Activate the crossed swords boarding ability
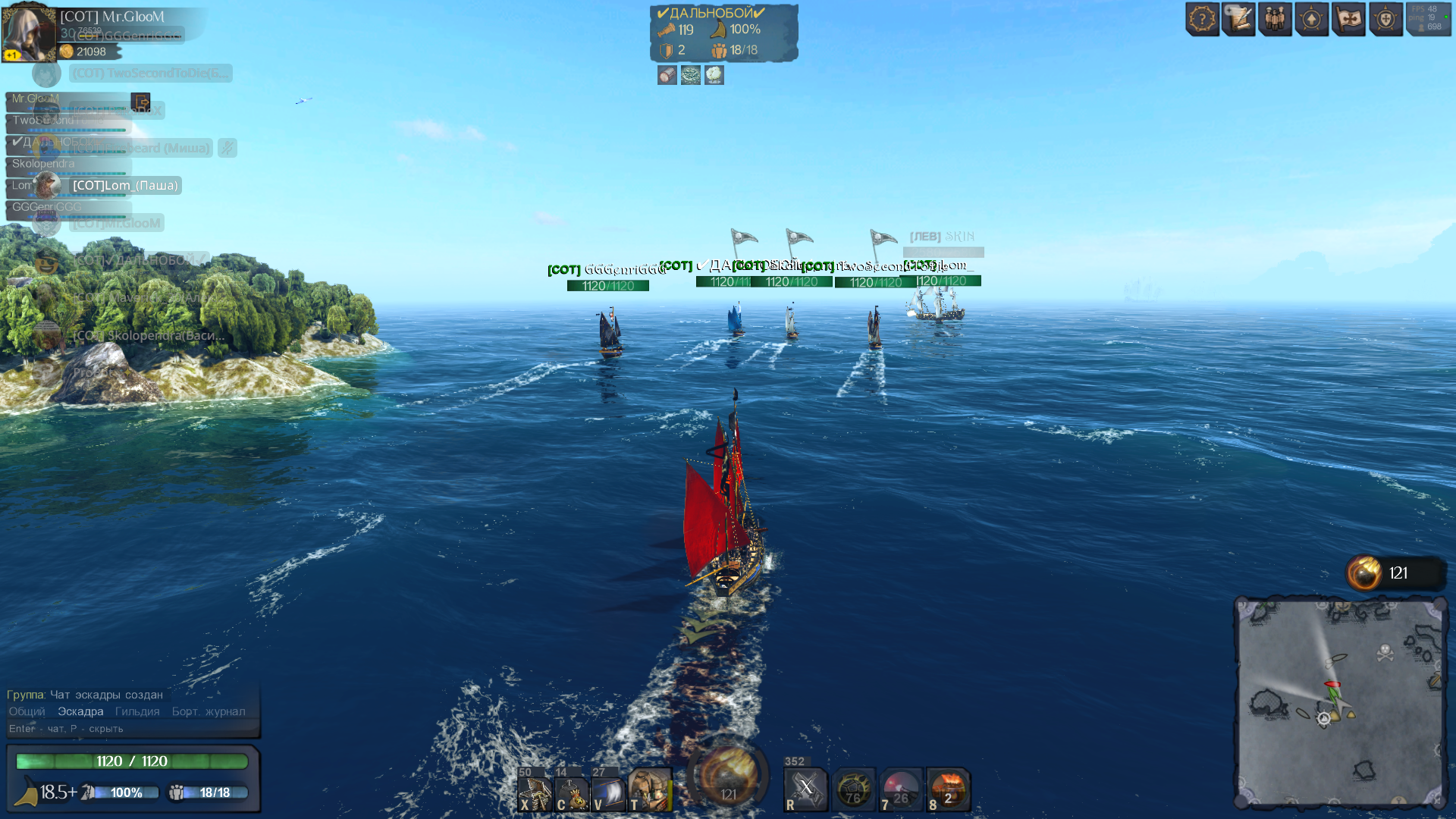 pyautogui.click(x=805, y=789)
